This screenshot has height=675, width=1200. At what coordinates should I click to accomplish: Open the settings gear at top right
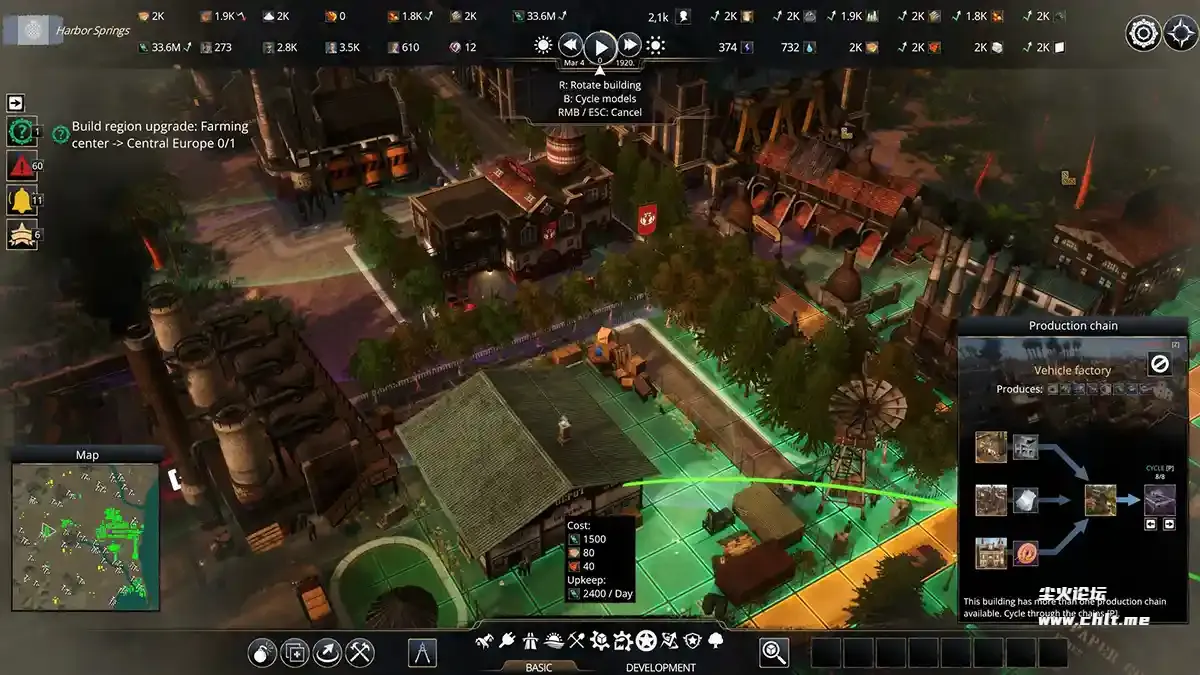pos(1143,33)
